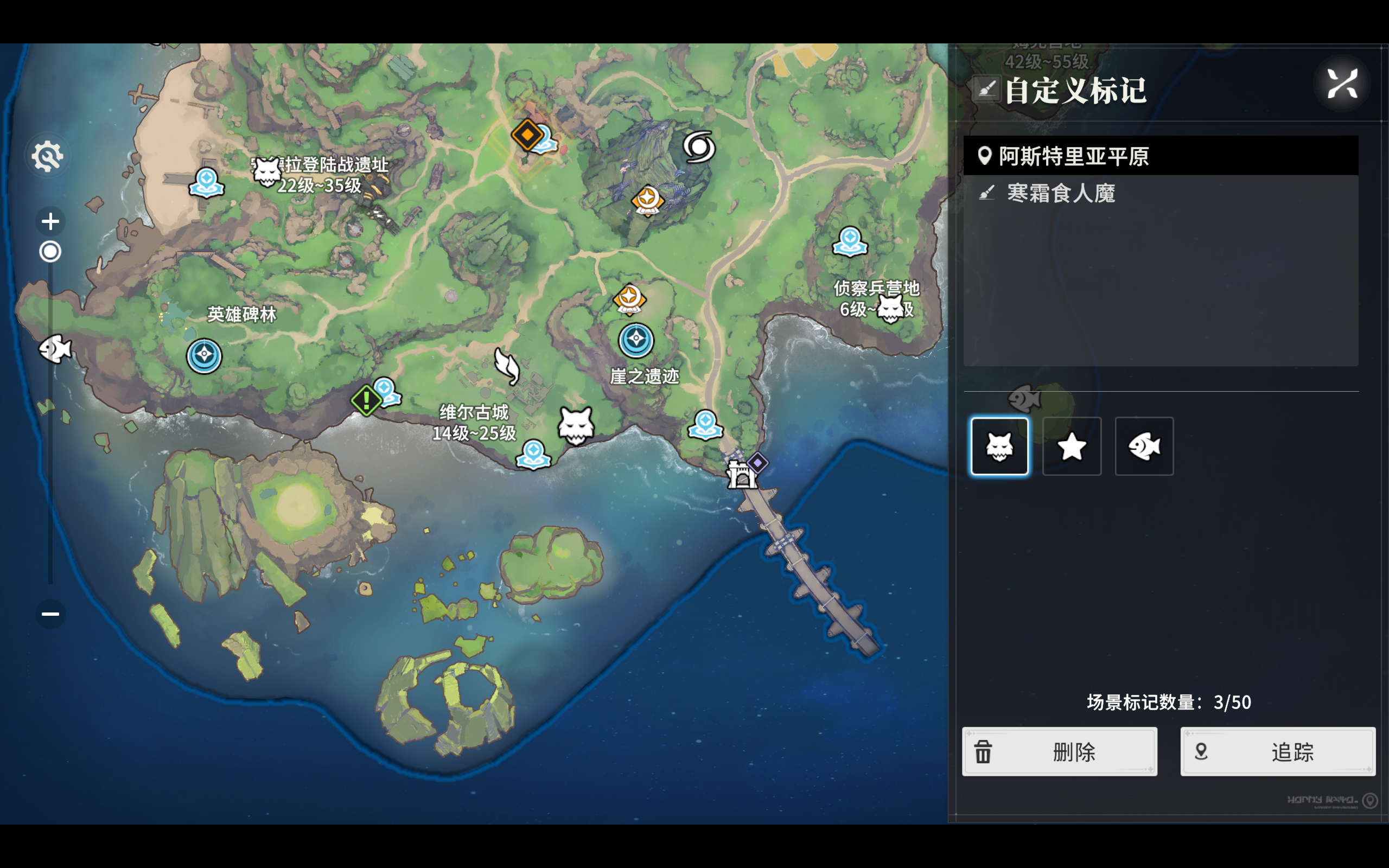Click the zoom slider handle
Screen dimensions: 1389x868
click(50, 251)
